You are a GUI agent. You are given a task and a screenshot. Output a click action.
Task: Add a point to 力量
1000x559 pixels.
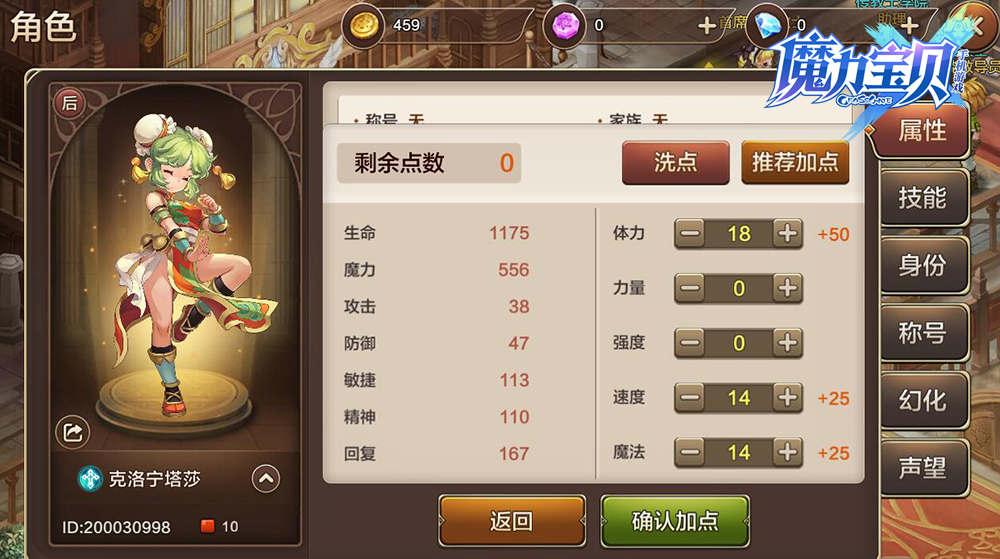[x=788, y=289]
